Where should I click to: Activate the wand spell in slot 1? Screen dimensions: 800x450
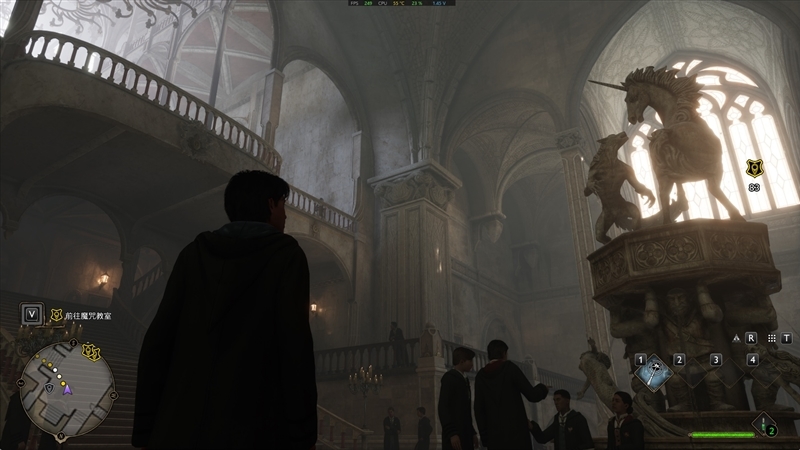click(653, 371)
